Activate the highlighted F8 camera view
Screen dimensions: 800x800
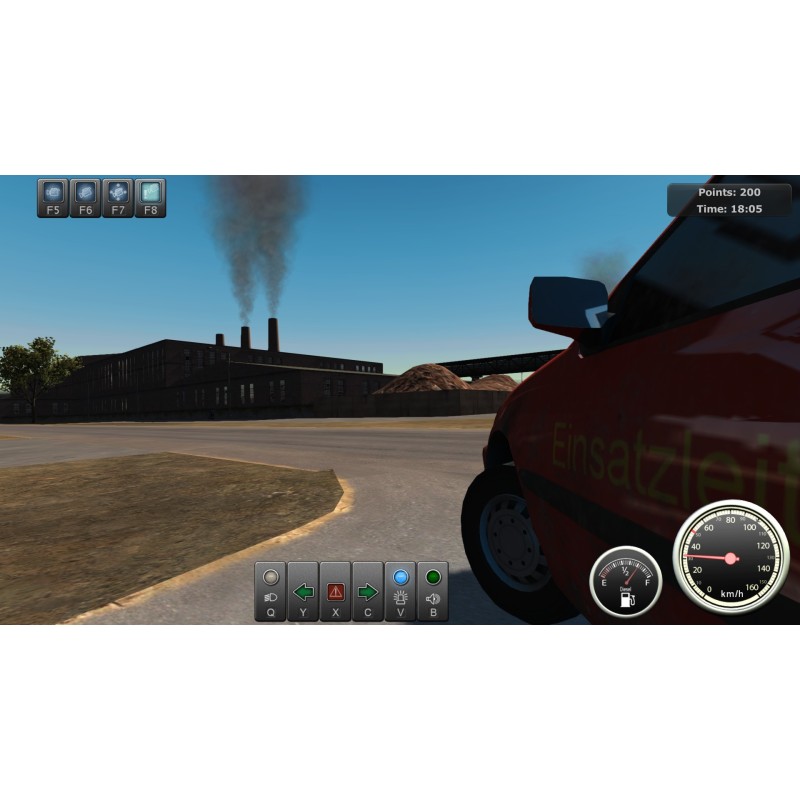click(150, 197)
